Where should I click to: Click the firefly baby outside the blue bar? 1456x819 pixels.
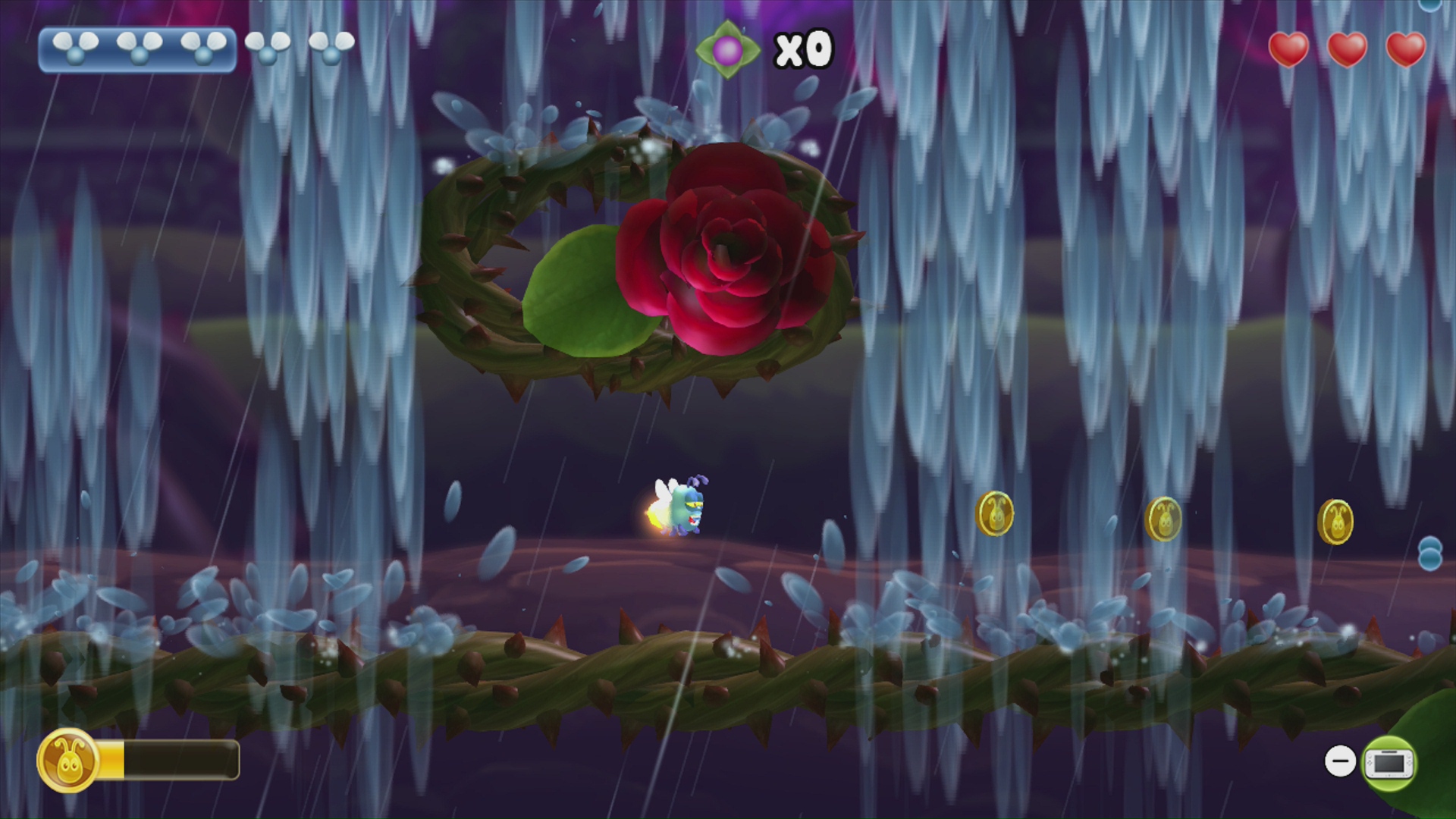[x=267, y=47]
